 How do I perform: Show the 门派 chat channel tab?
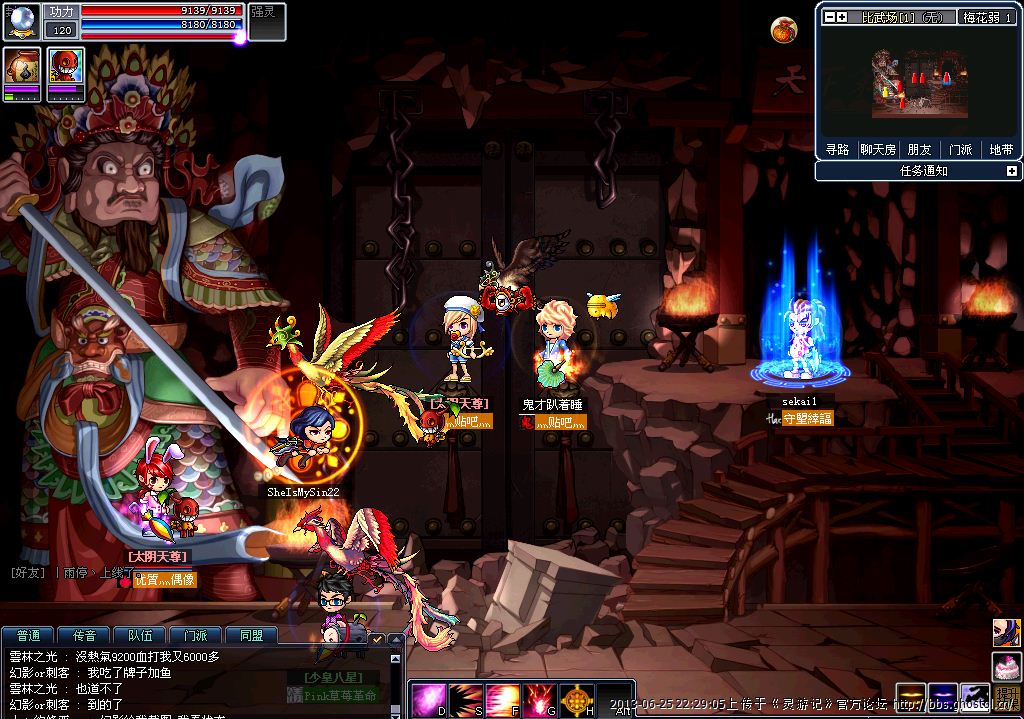pos(196,635)
